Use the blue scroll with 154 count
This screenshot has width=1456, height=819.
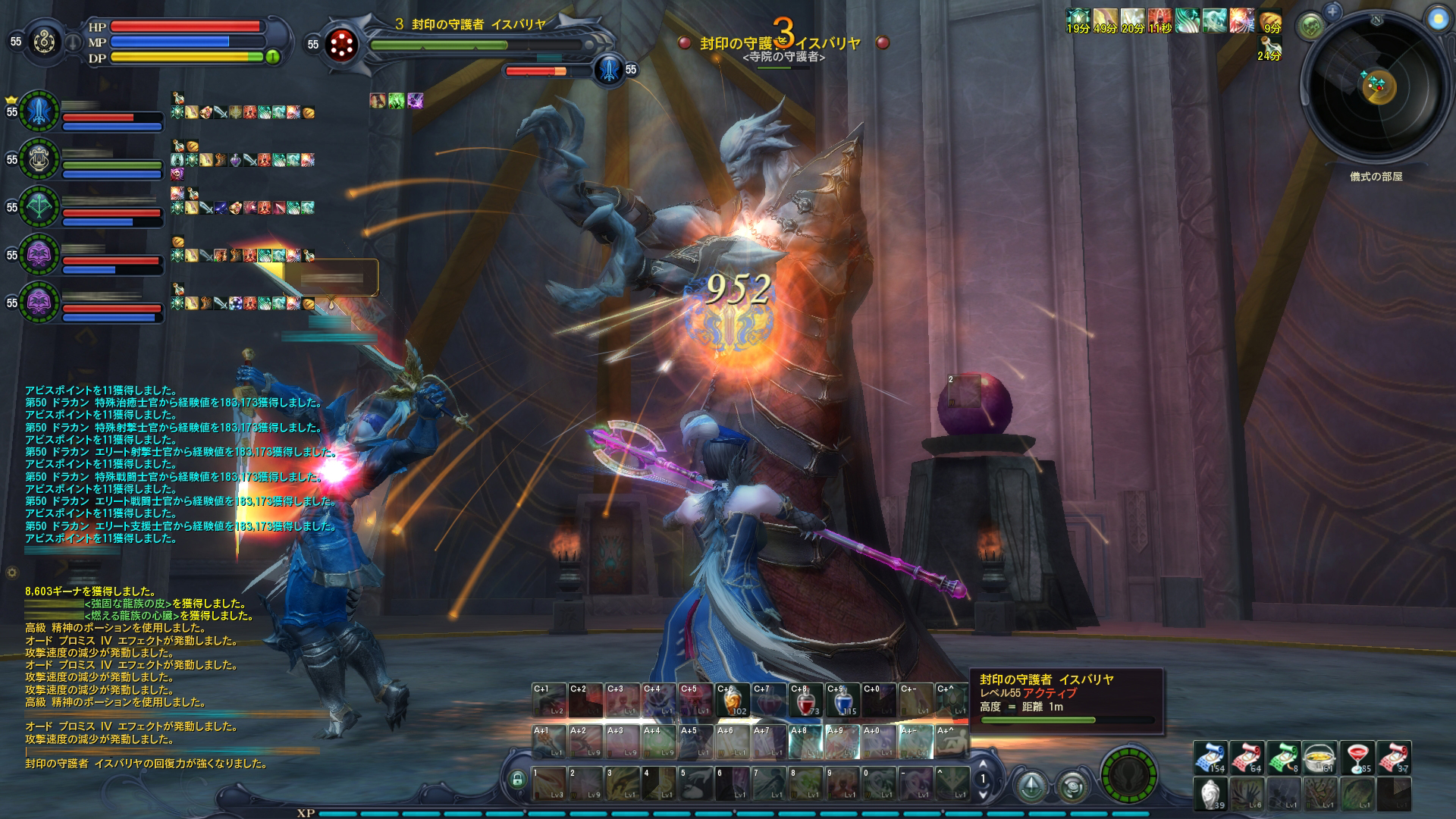click(x=1210, y=758)
